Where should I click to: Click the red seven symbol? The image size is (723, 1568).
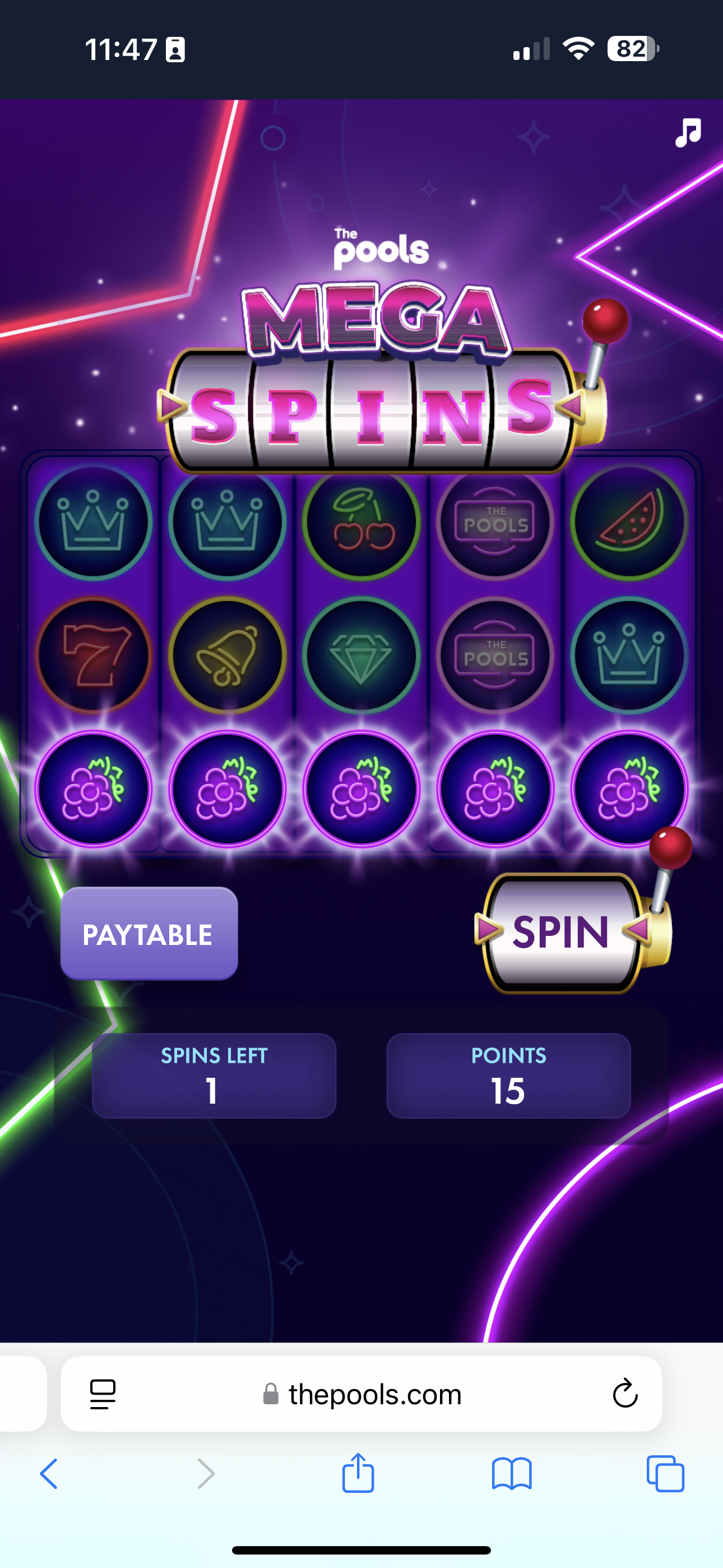point(94,656)
